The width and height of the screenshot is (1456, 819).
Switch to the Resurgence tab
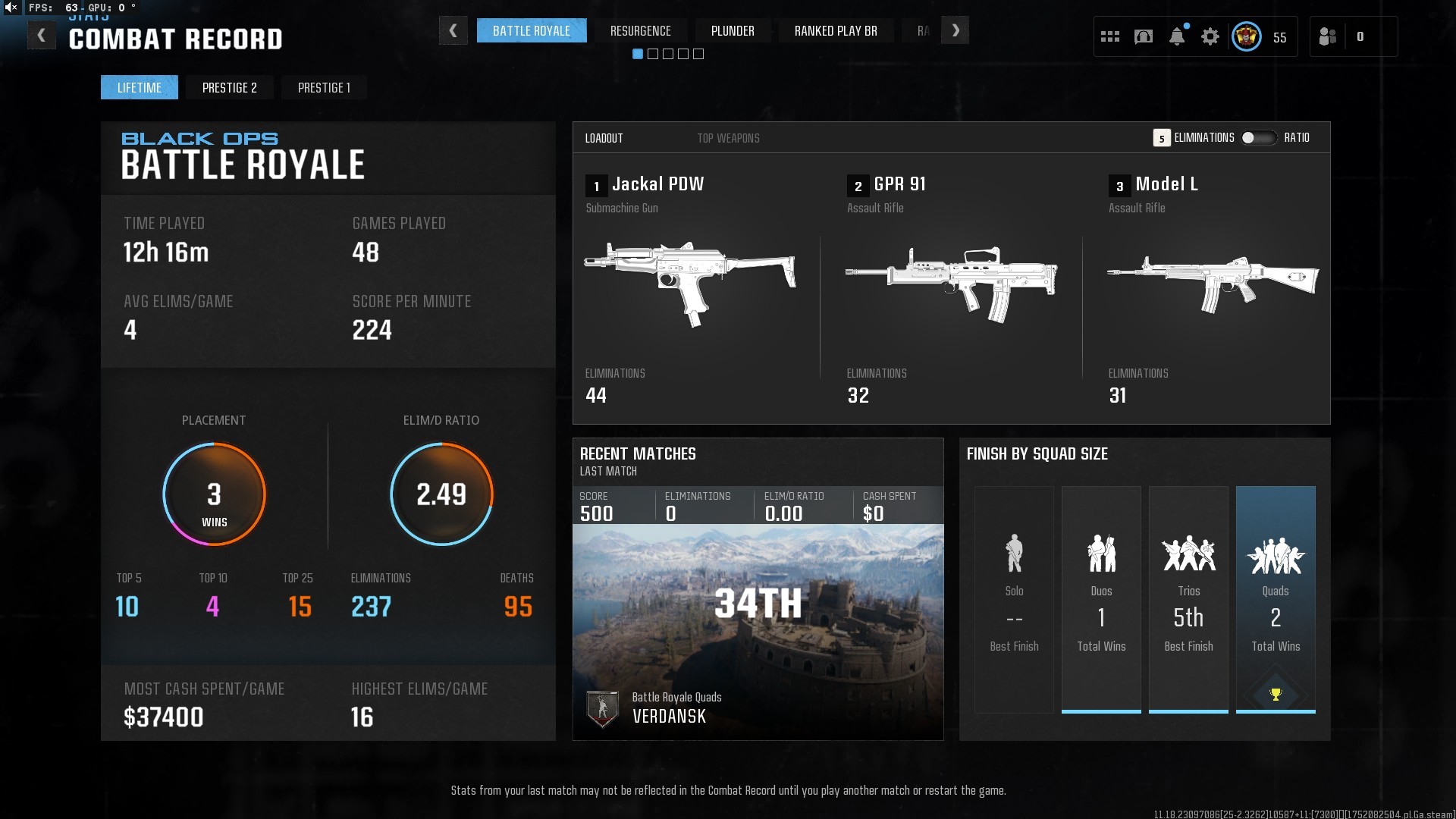point(640,31)
